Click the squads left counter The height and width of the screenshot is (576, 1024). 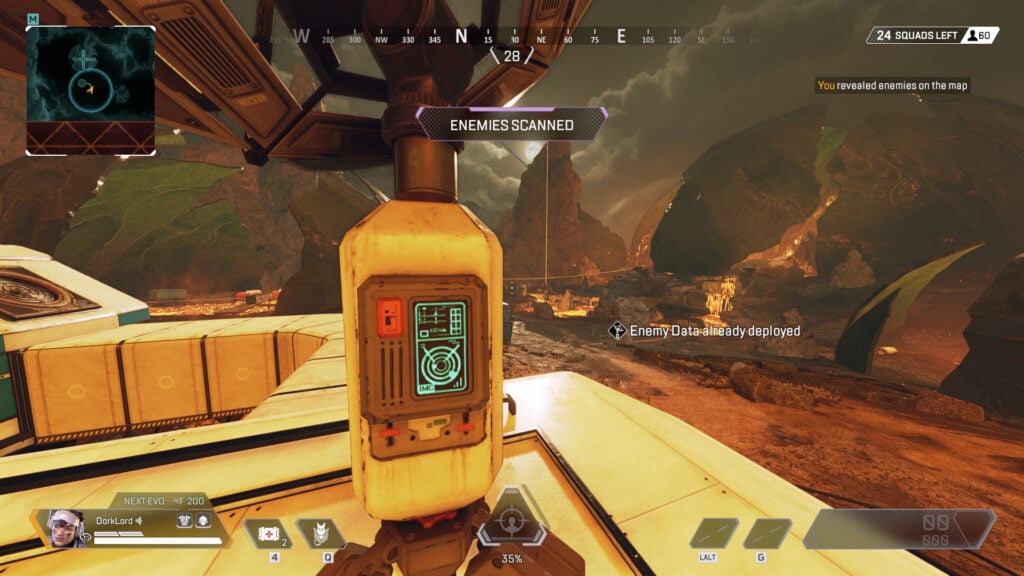point(915,36)
